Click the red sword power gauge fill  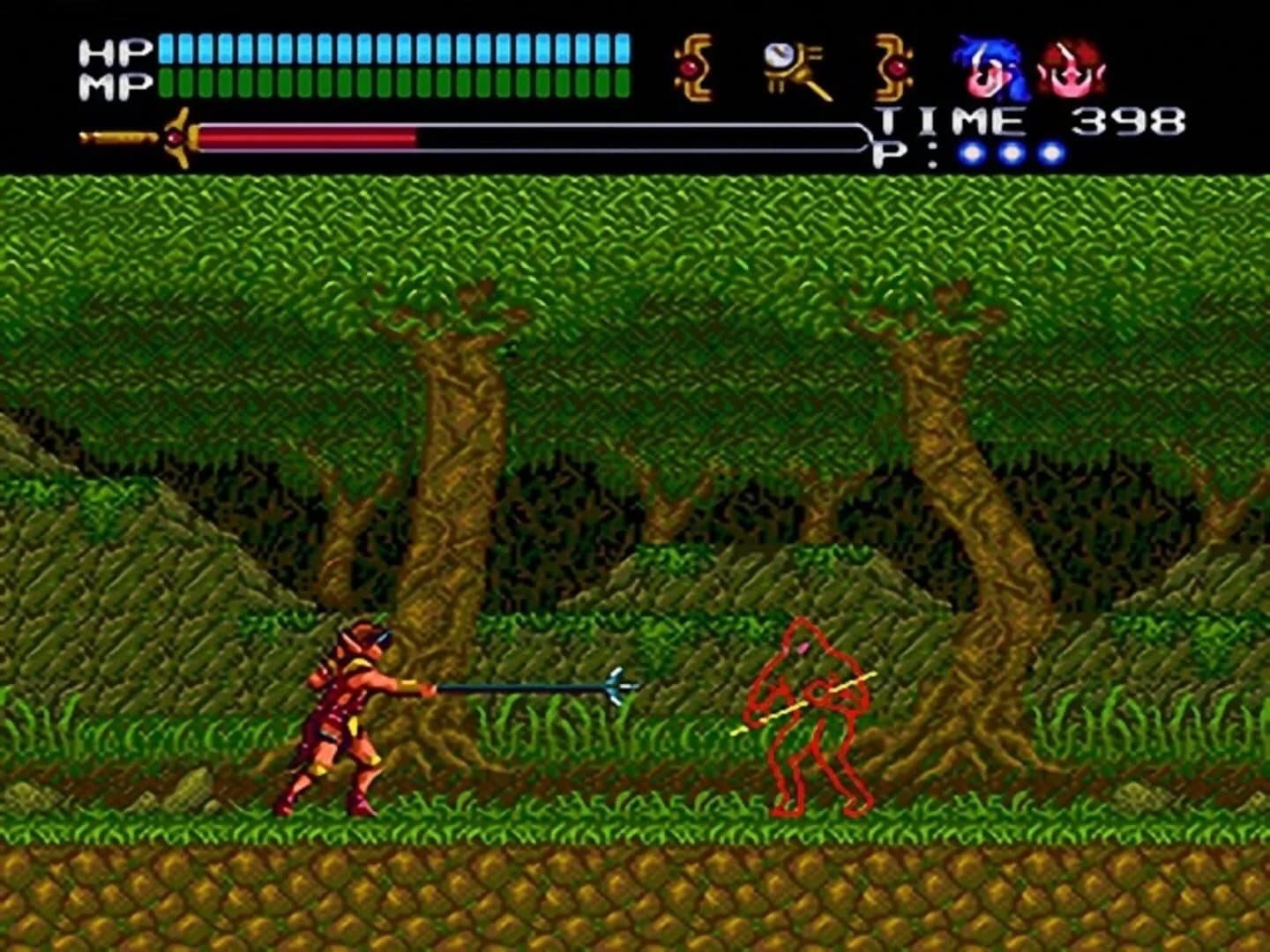[309, 137]
